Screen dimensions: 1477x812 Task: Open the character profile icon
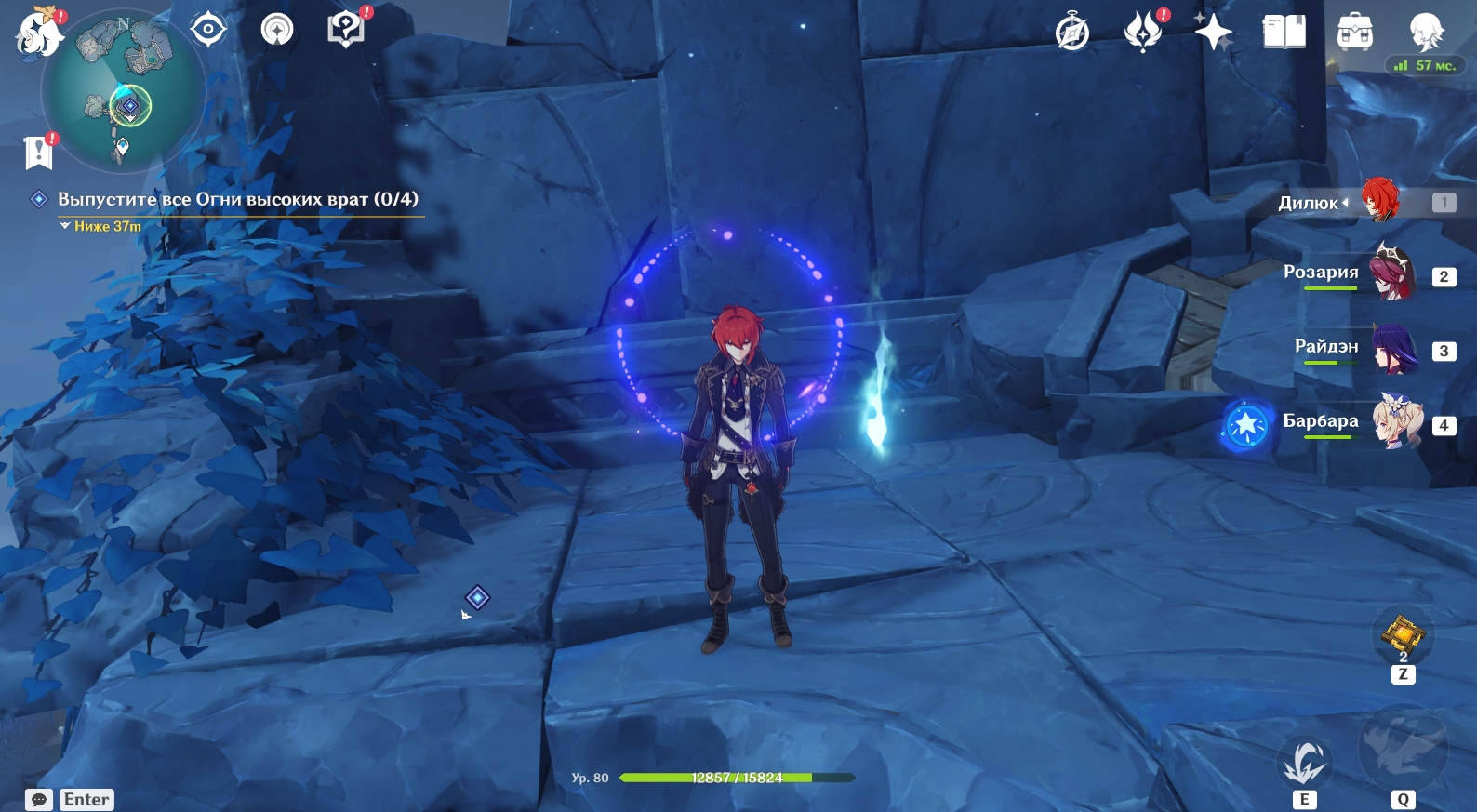coord(1425,32)
